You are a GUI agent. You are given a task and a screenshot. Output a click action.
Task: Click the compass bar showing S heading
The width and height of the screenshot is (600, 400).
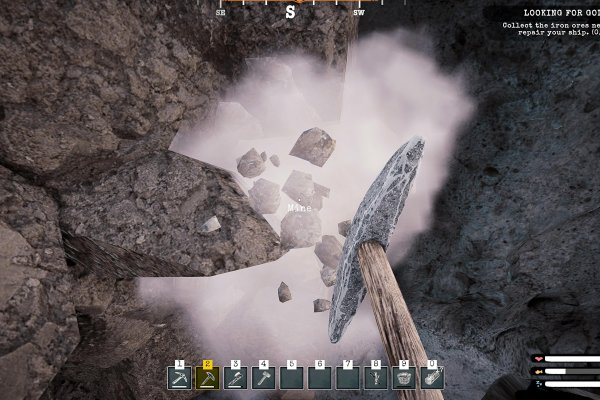(x=290, y=12)
